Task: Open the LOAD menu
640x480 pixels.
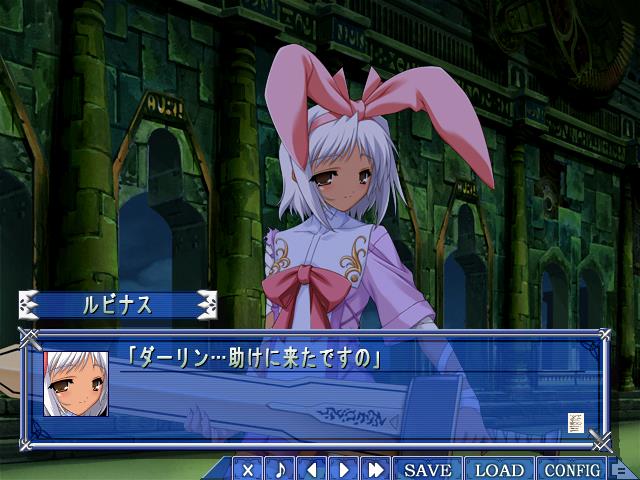Action: 499,469
